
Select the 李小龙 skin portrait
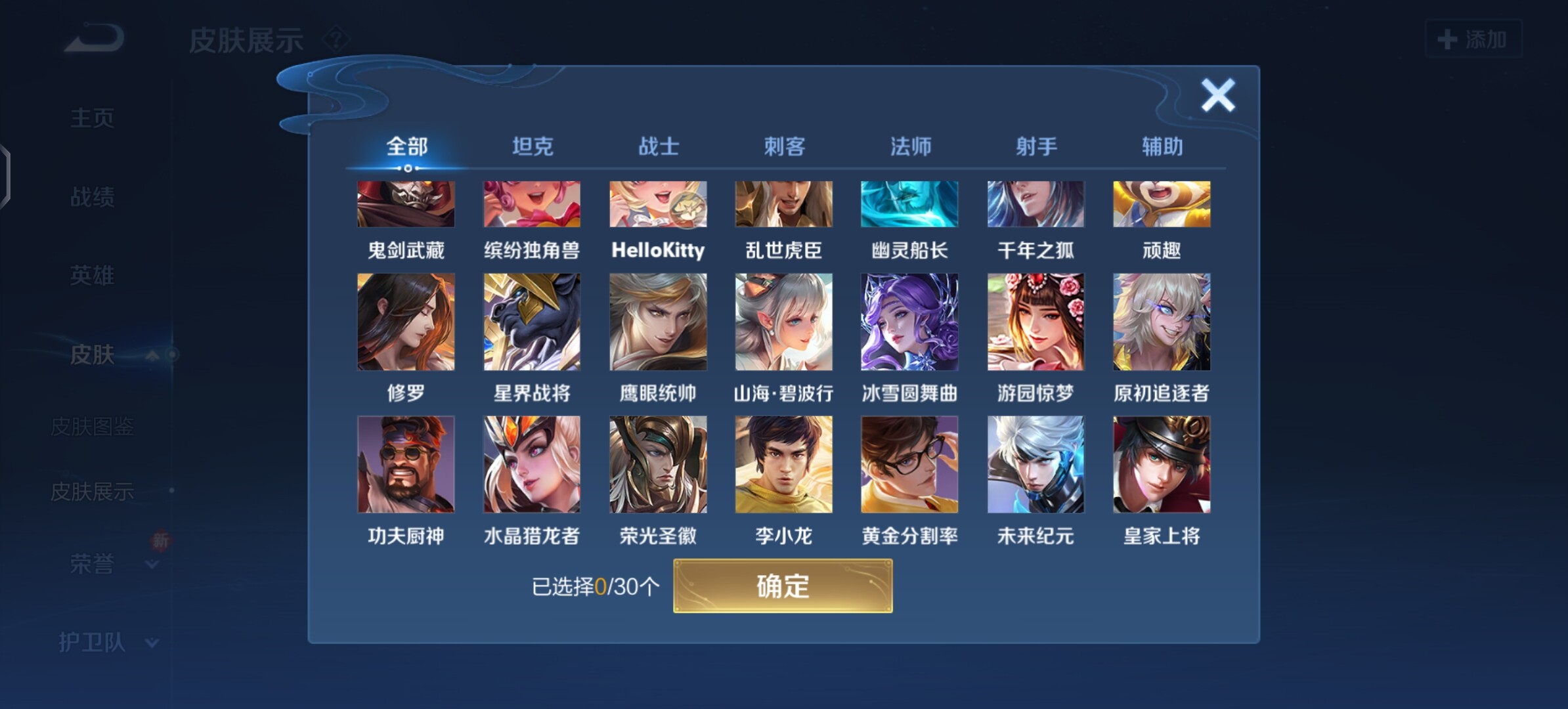[x=784, y=464]
